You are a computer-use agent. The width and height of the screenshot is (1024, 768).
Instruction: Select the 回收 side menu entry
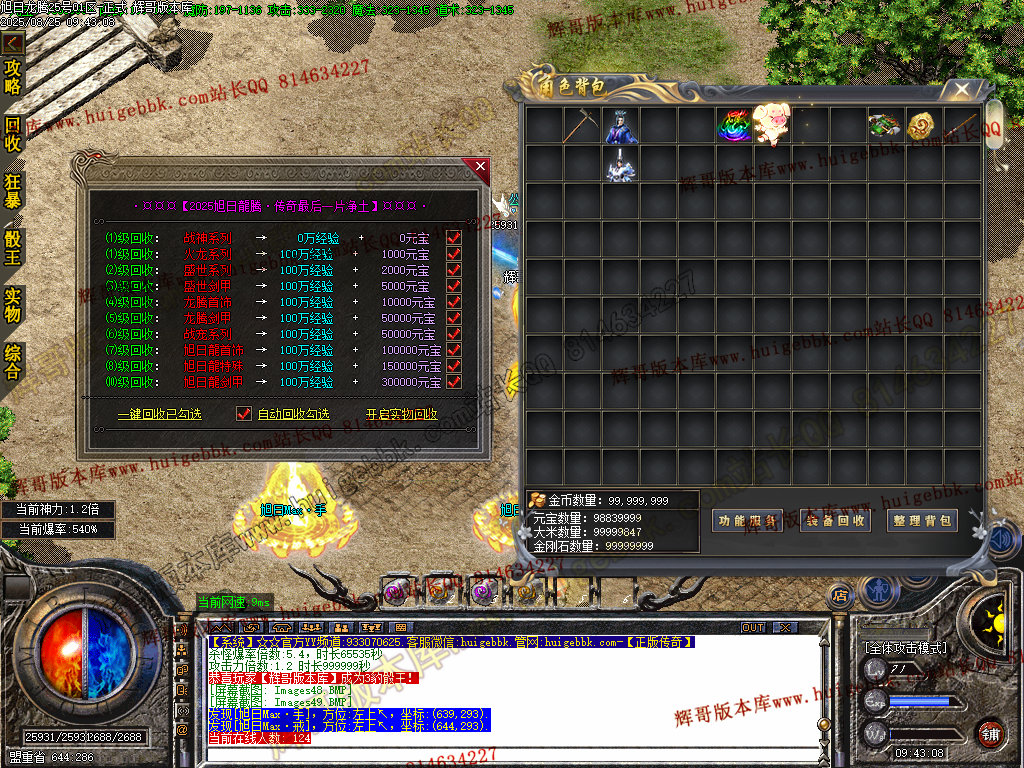coord(13,133)
